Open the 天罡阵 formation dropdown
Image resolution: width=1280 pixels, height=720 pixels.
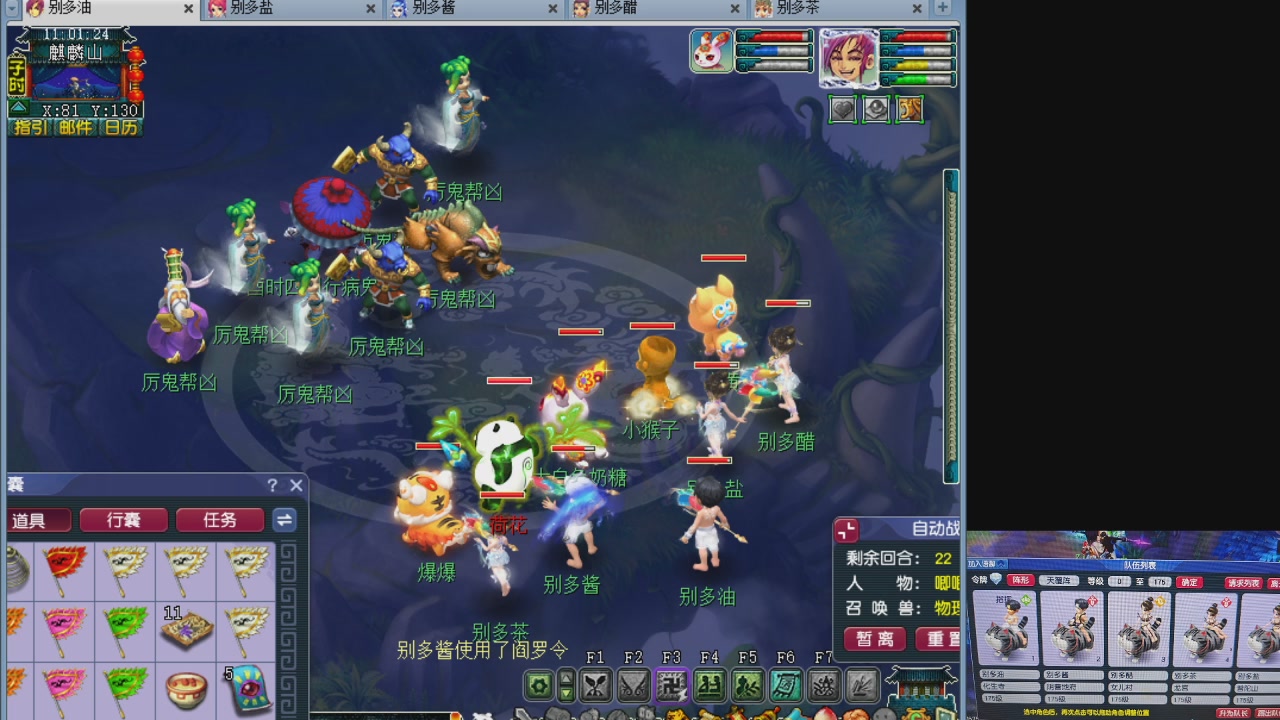[x=1059, y=580]
